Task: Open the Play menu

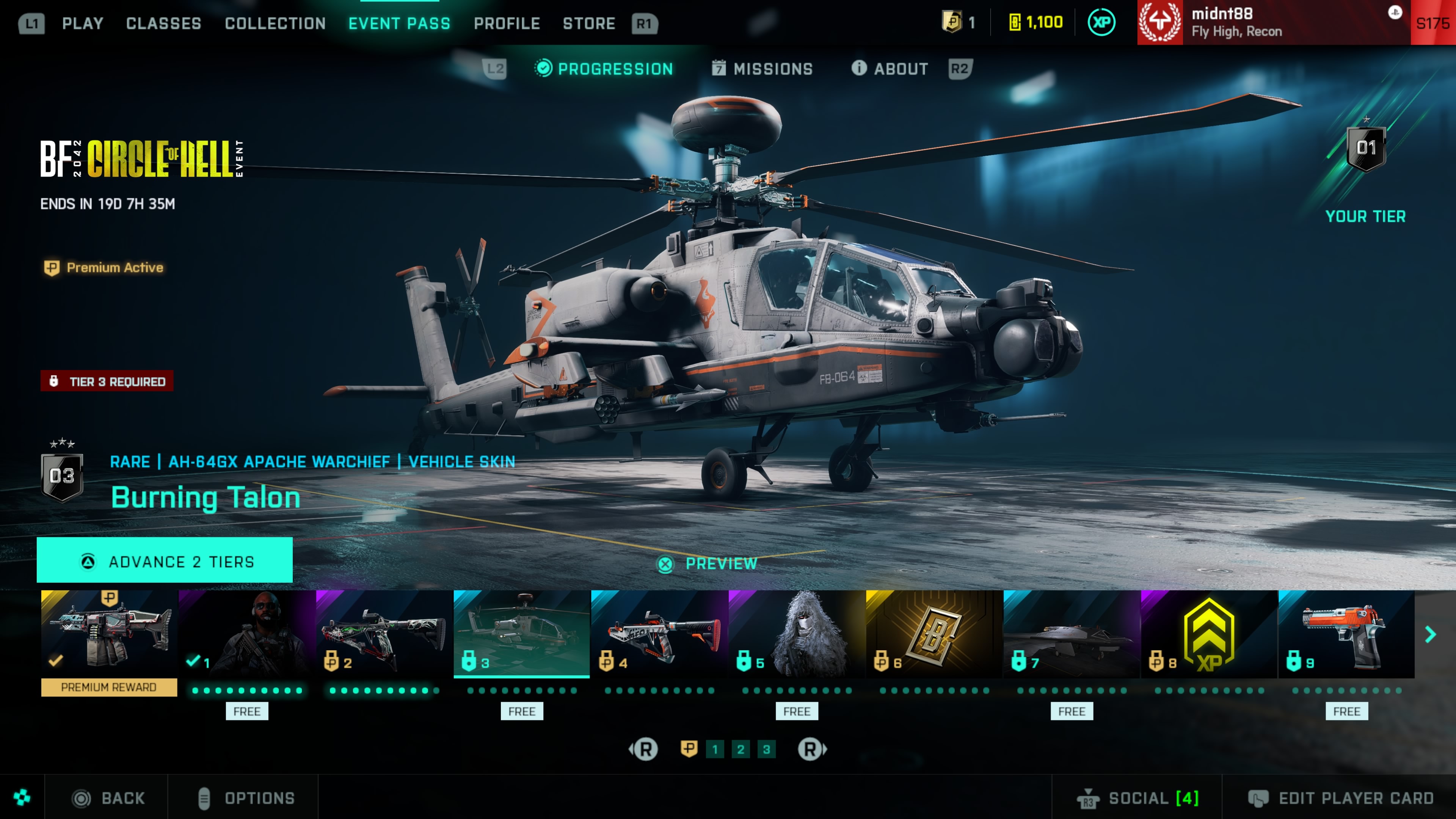Action: 83,23
